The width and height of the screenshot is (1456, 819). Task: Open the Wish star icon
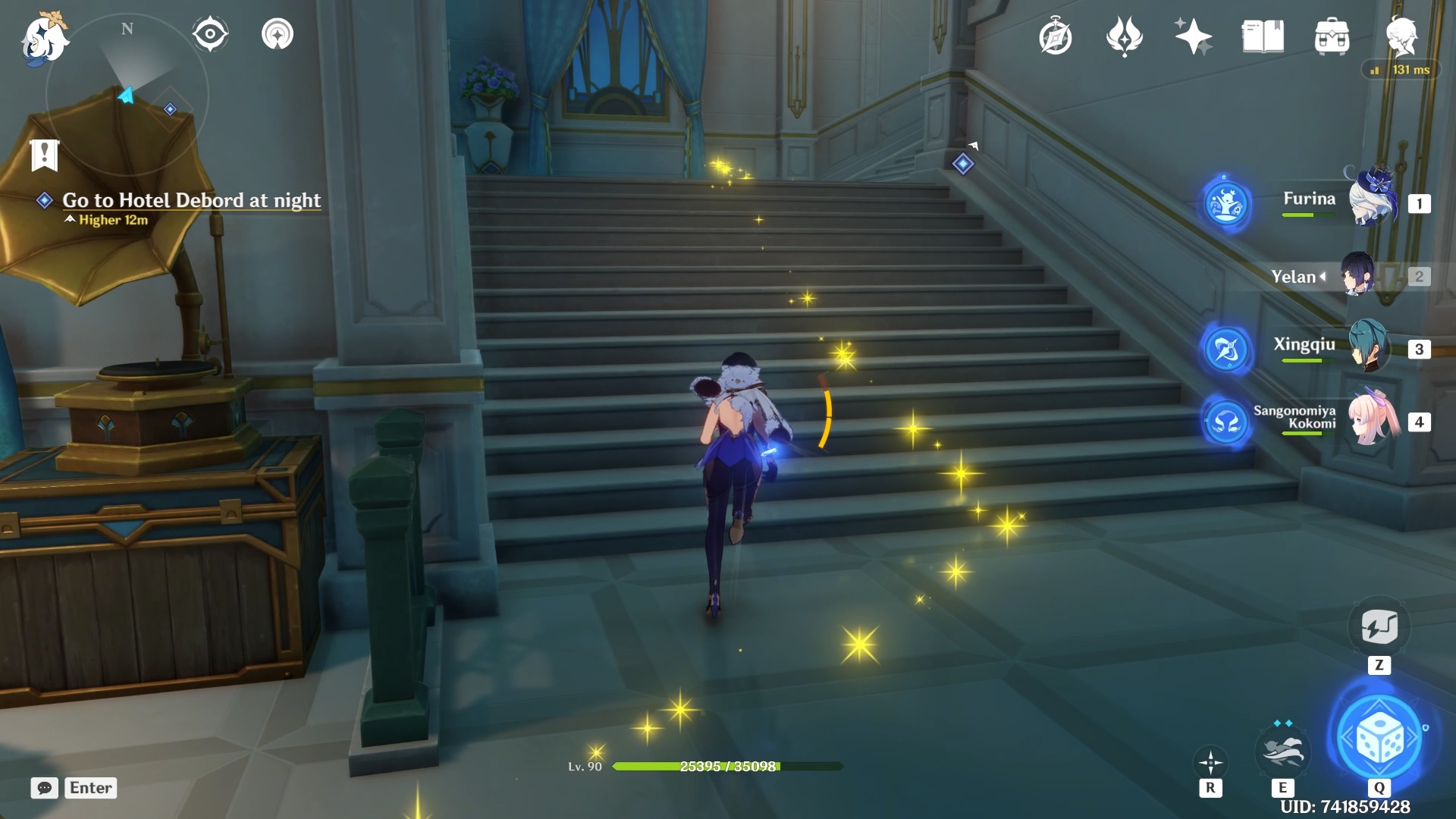pyautogui.click(x=1193, y=36)
